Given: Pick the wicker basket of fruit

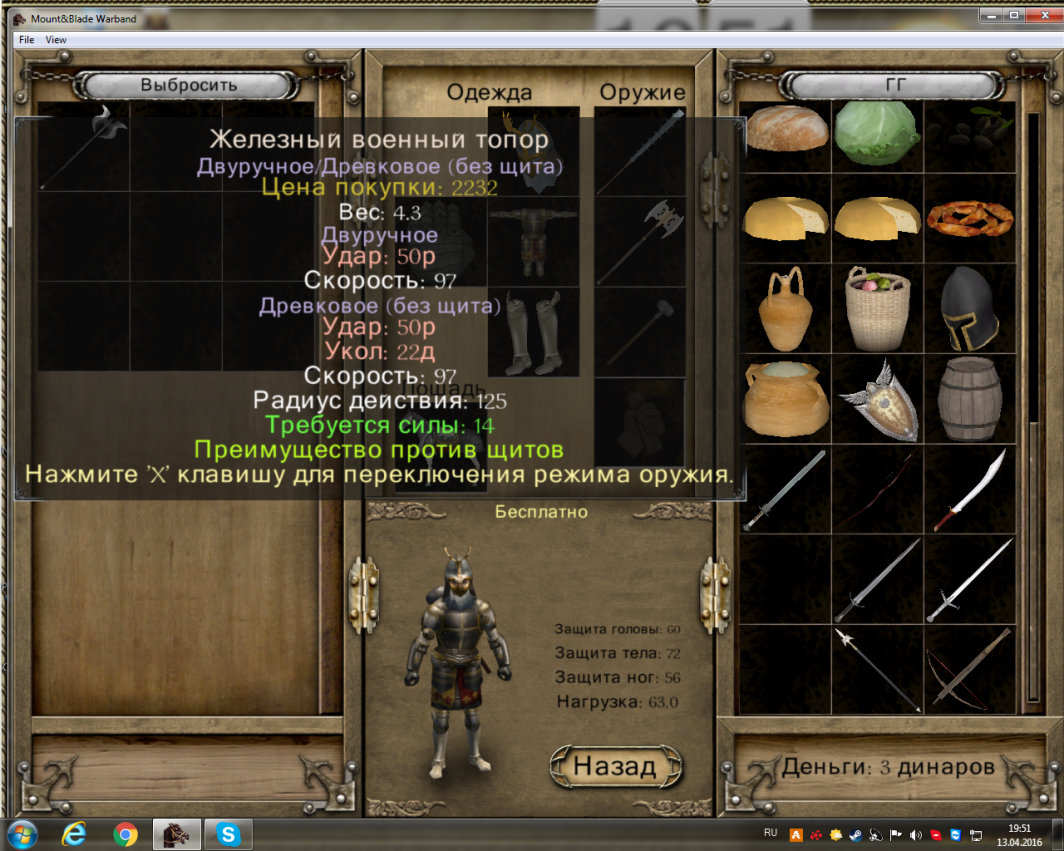Looking at the screenshot, I should pyautogui.click(x=877, y=309).
